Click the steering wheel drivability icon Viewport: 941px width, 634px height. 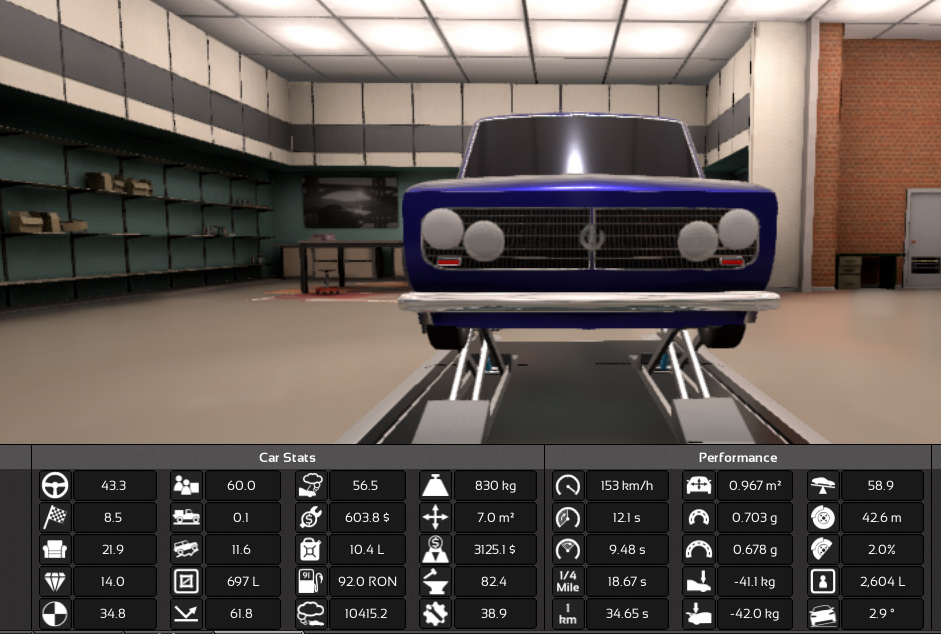tap(55, 486)
